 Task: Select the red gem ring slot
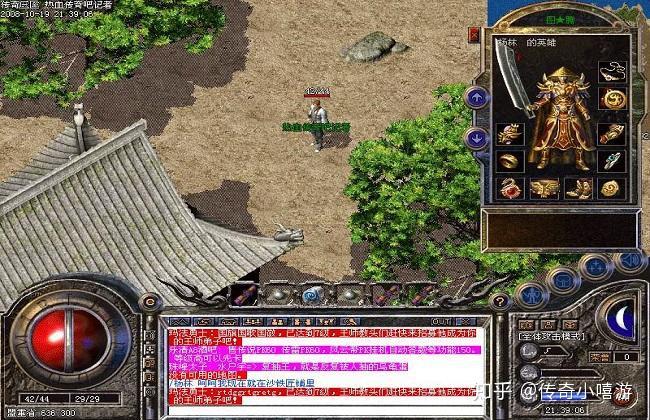(511, 187)
